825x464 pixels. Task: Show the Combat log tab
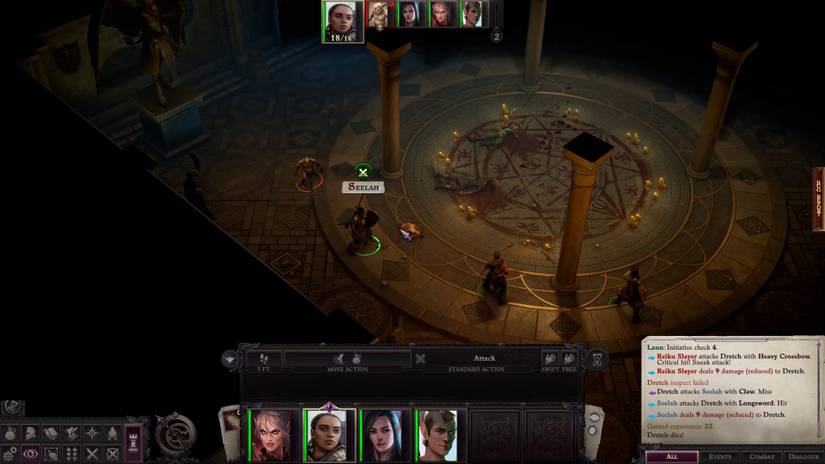tap(762, 456)
